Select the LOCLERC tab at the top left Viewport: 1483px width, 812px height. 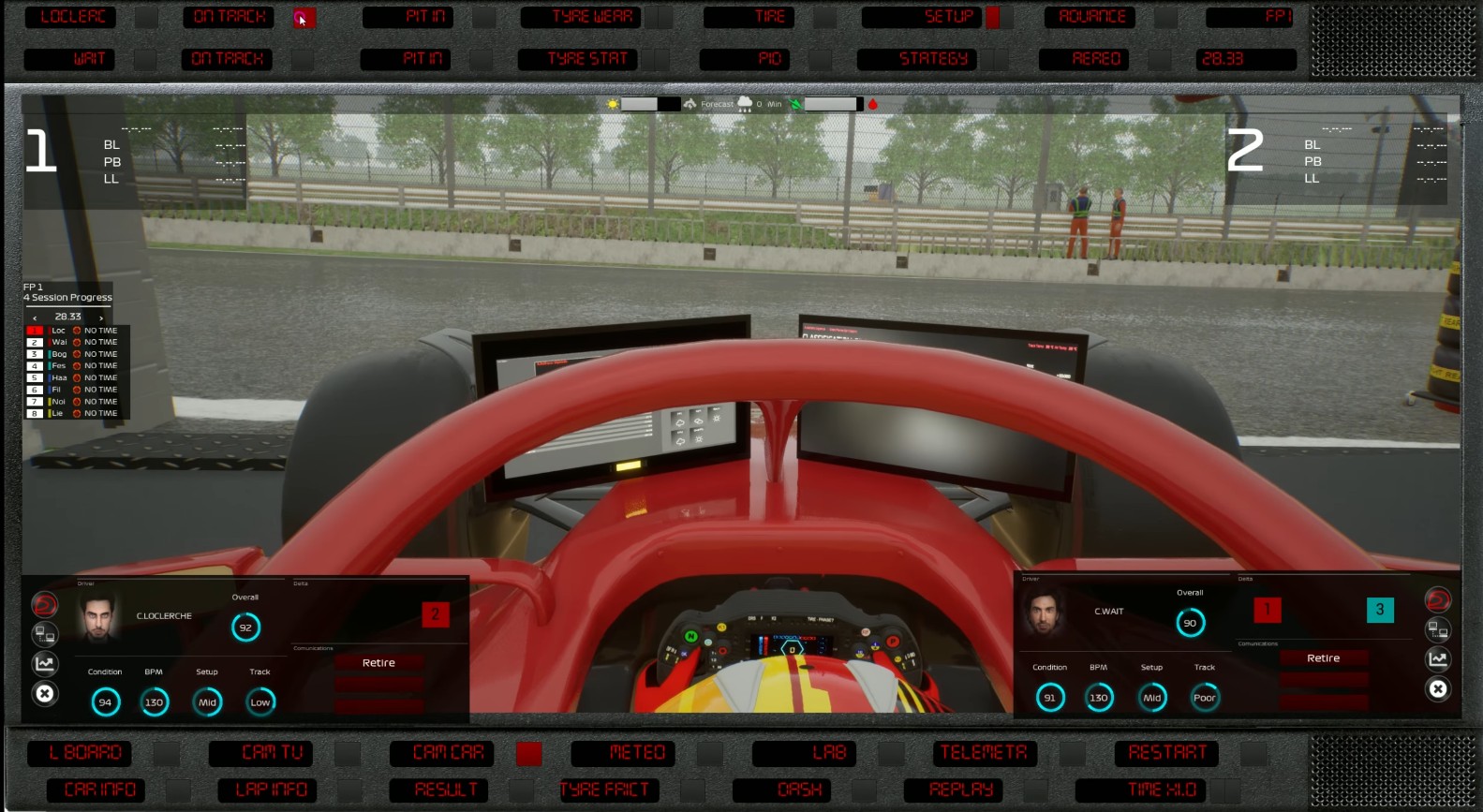[70, 16]
